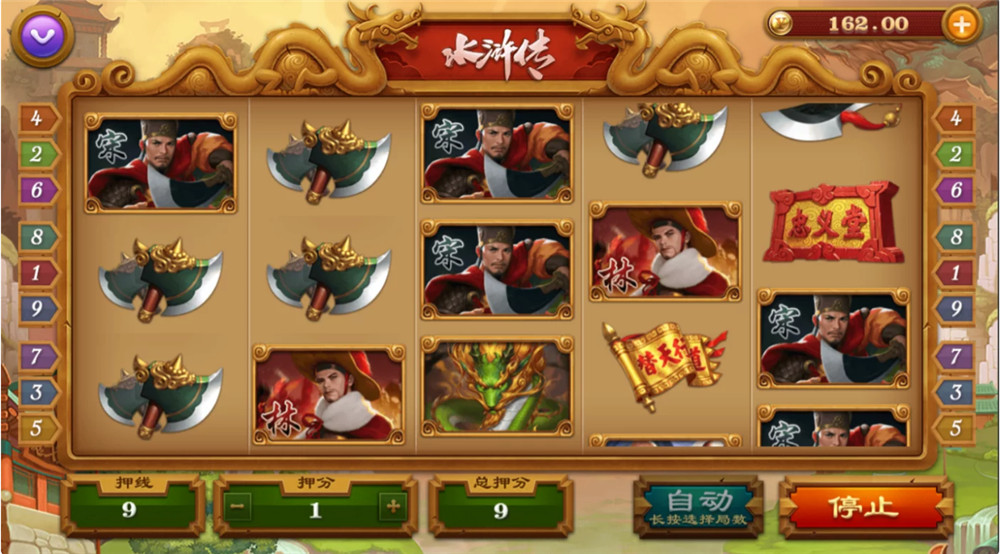Add coins with the orange plus button
The image size is (1000, 554).
[960, 25]
